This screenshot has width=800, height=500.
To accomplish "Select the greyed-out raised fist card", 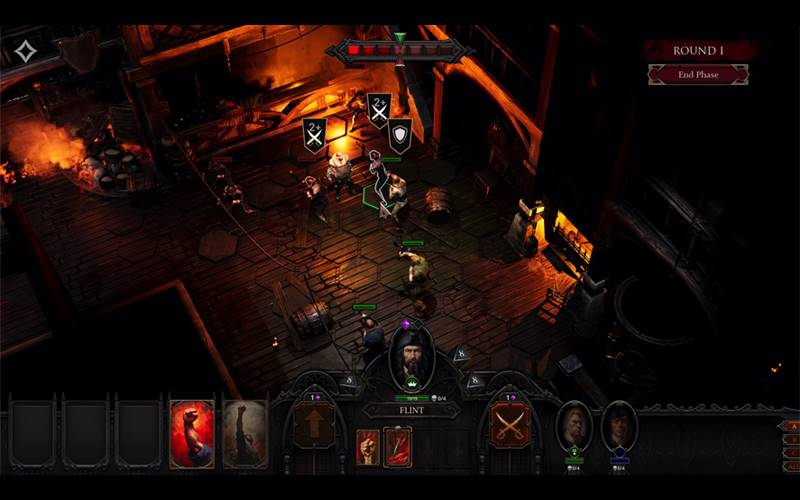I will 244,434.
